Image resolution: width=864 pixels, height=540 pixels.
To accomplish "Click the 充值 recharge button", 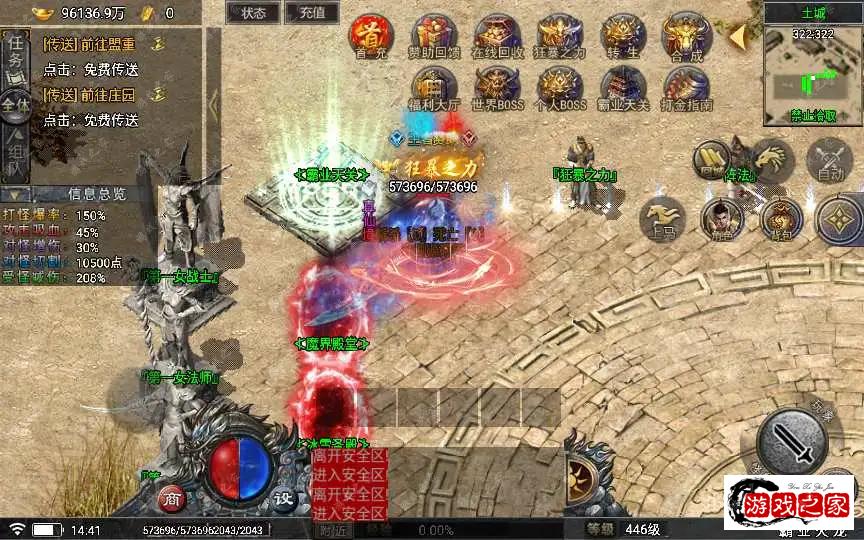I will click(x=311, y=13).
